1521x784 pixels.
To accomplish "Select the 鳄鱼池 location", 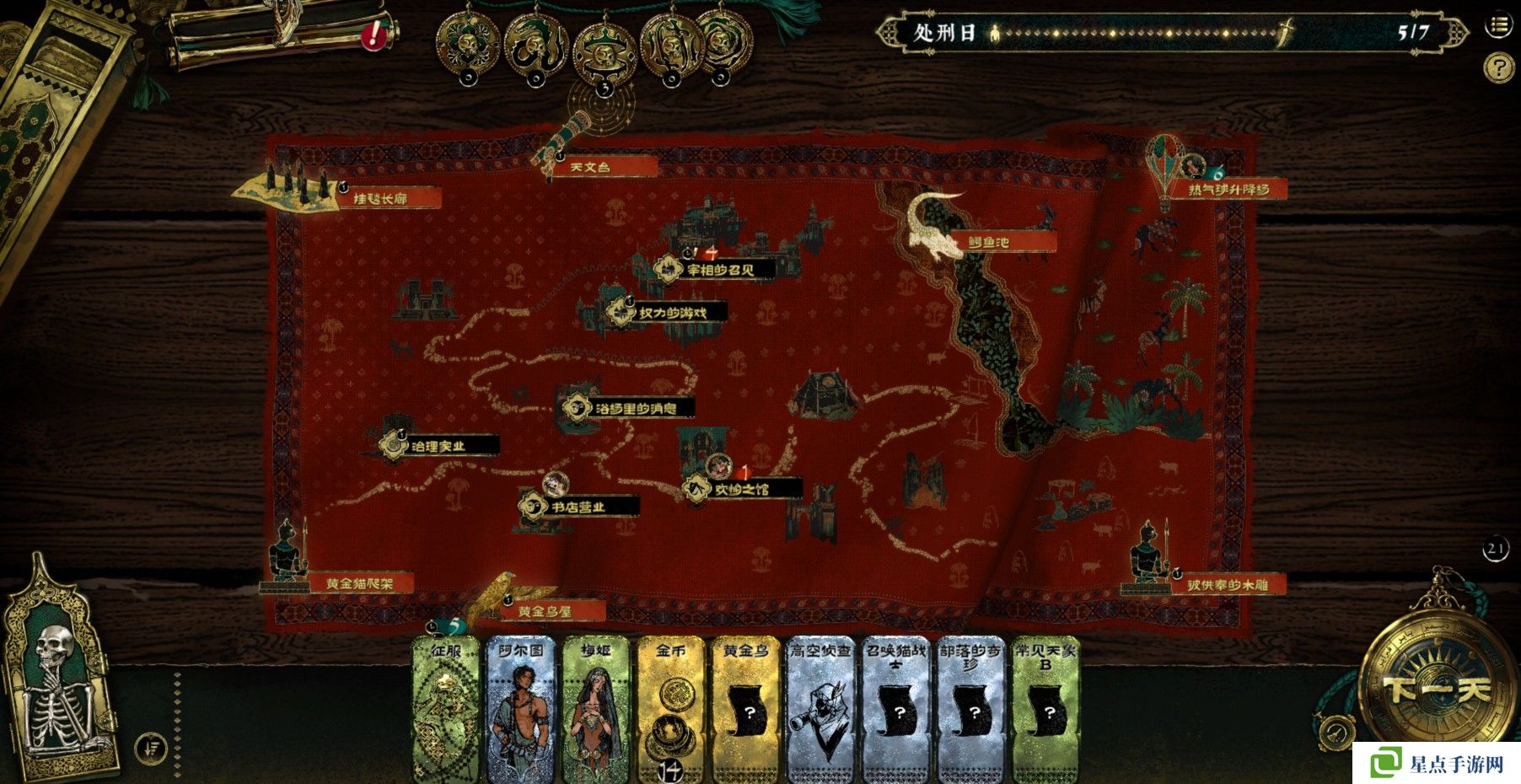I will pos(988,242).
